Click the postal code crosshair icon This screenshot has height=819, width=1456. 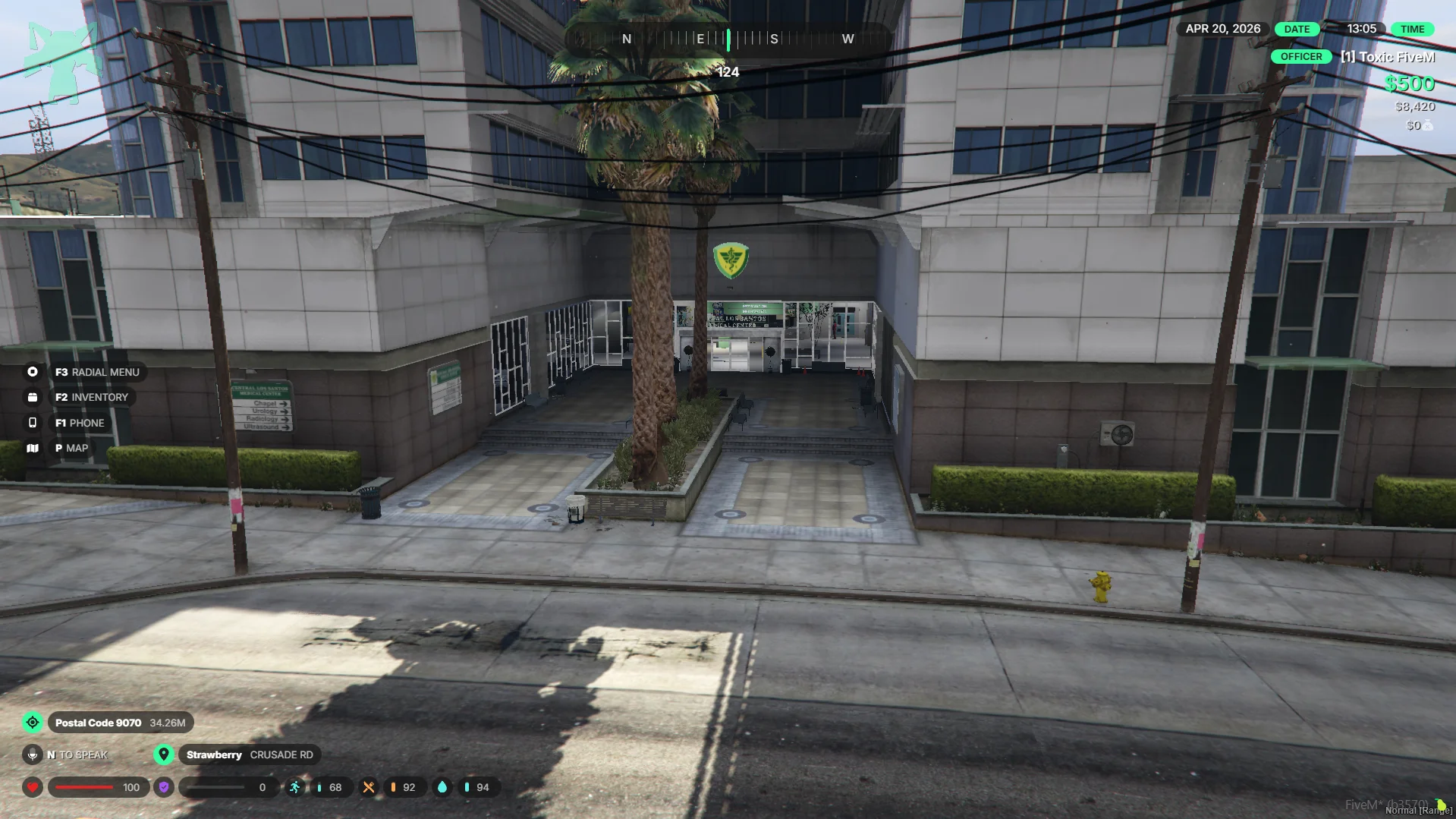coord(33,723)
